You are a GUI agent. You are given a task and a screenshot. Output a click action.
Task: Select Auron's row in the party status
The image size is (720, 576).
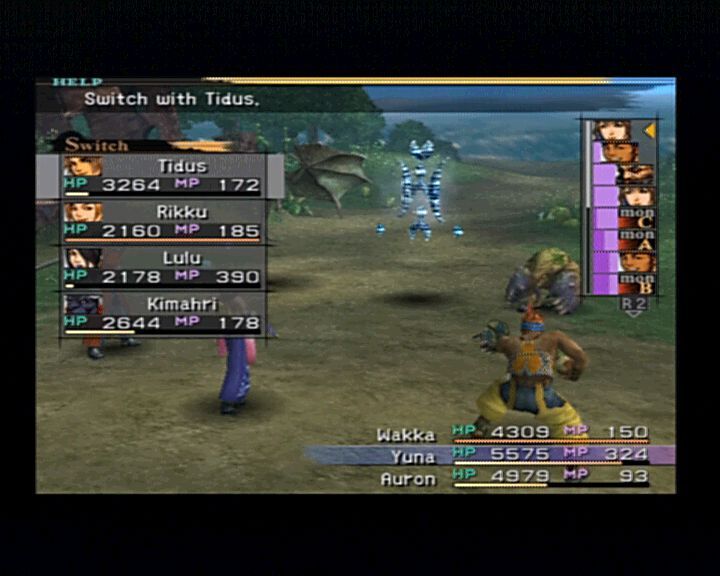(x=512, y=477)
